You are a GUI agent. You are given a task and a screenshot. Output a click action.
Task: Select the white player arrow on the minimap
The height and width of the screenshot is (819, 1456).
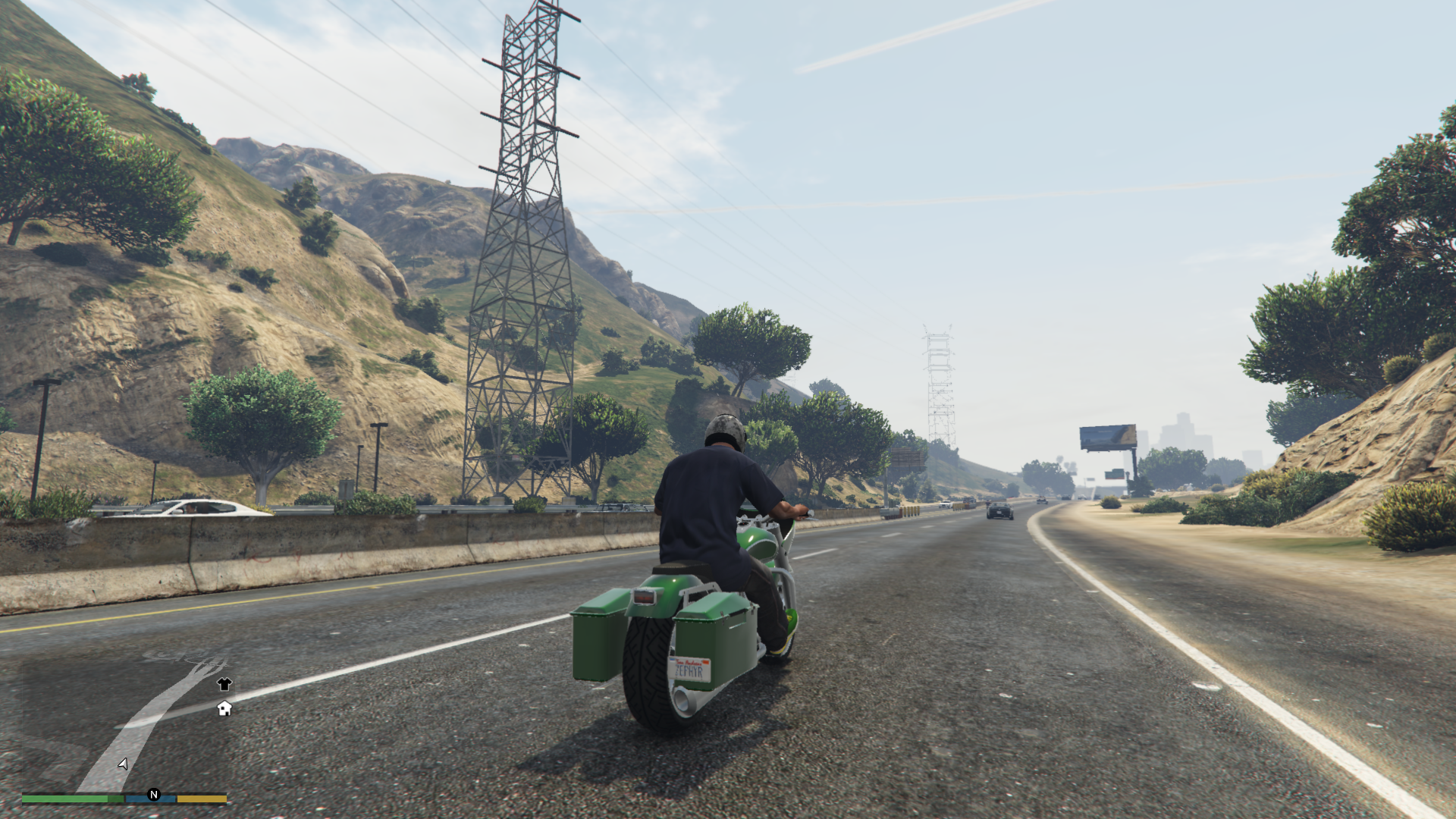[x=121, y=762]
